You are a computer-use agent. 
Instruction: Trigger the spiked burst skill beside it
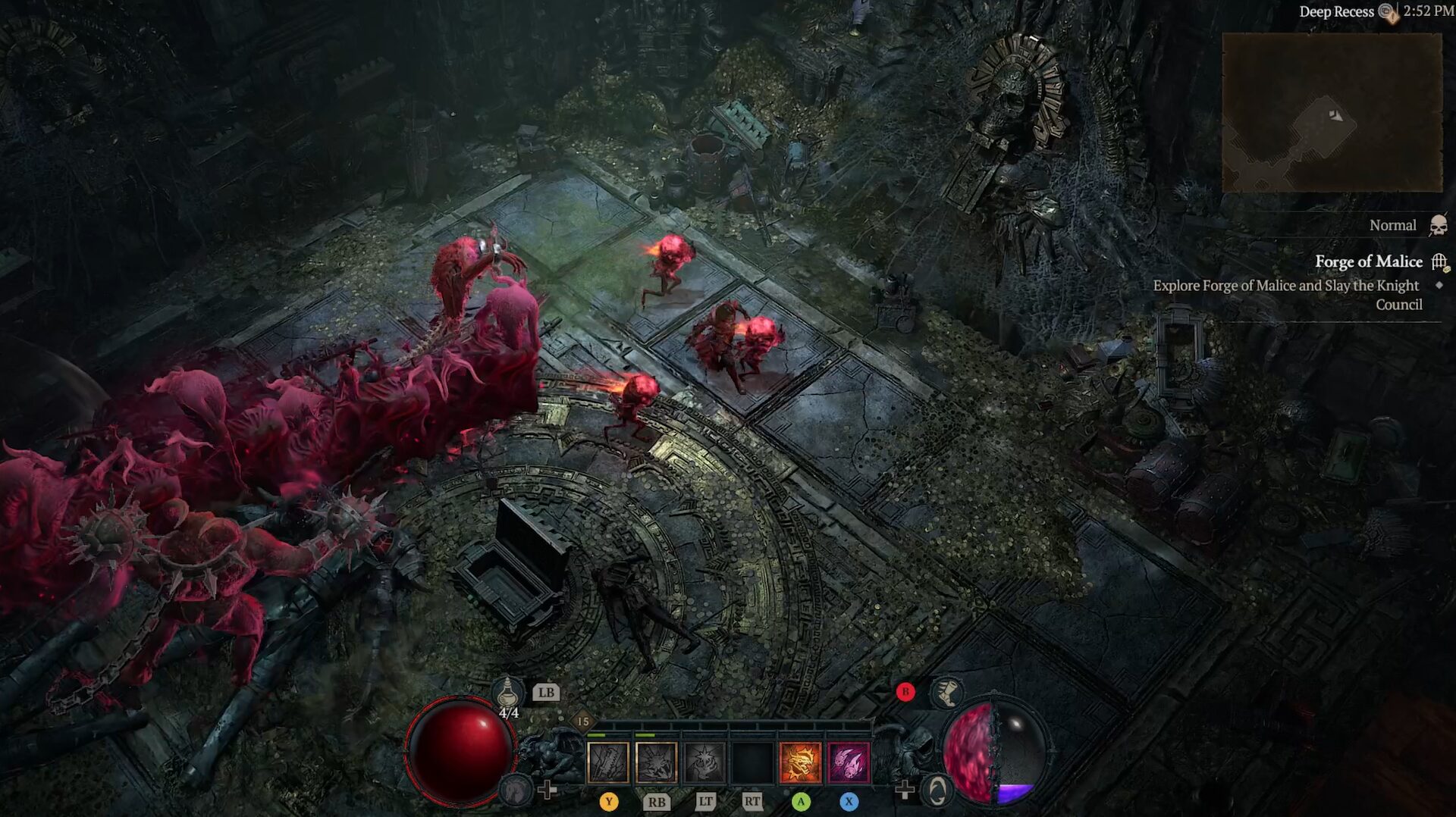pos(656,762)
